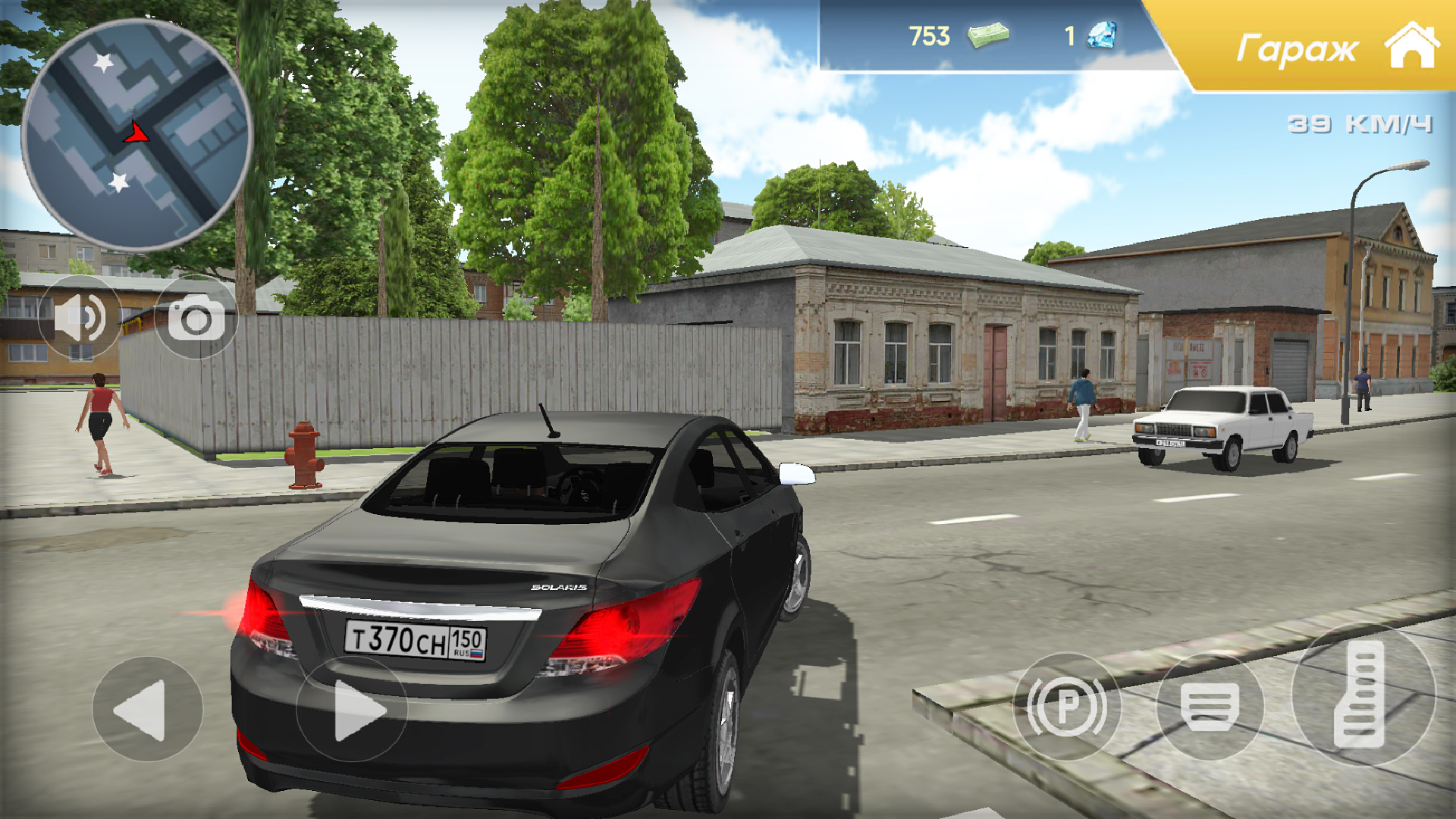
Task: Steer right using the right arrow button
Action: coord(353,710)
